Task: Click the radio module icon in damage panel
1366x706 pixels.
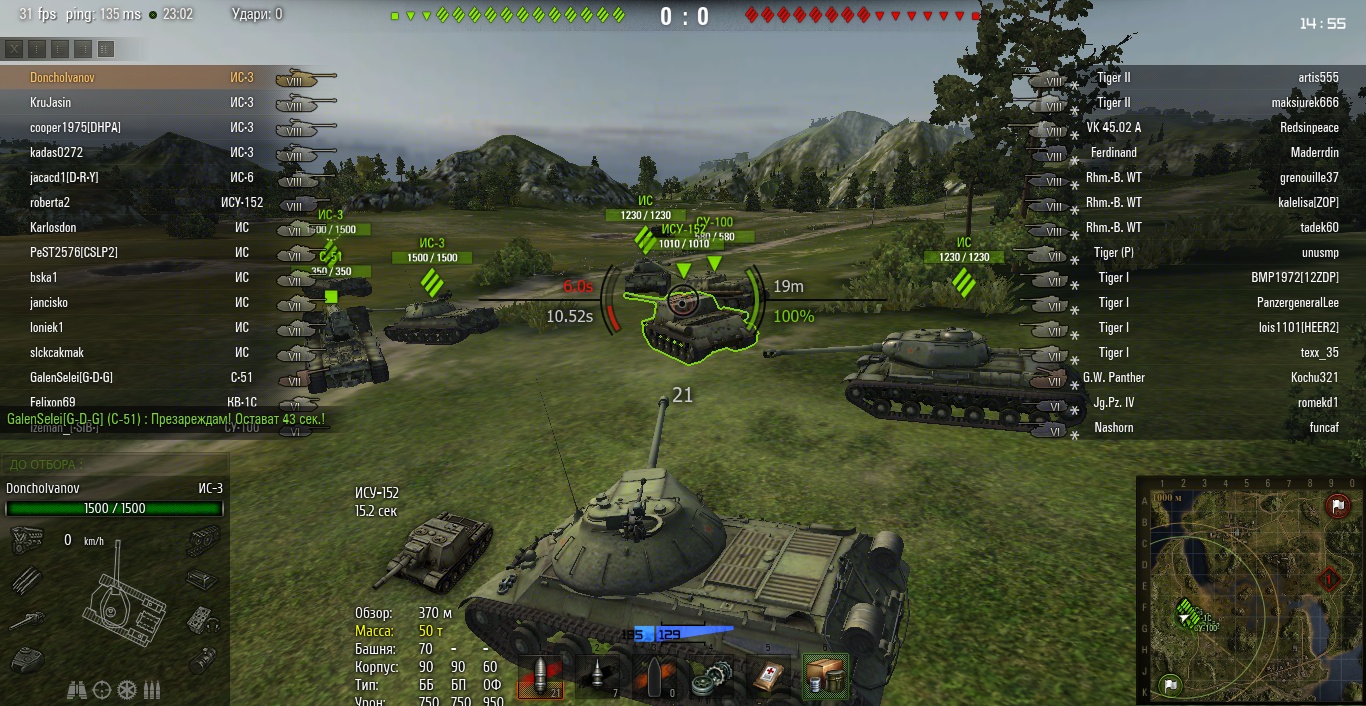Action: pos(203,620)
